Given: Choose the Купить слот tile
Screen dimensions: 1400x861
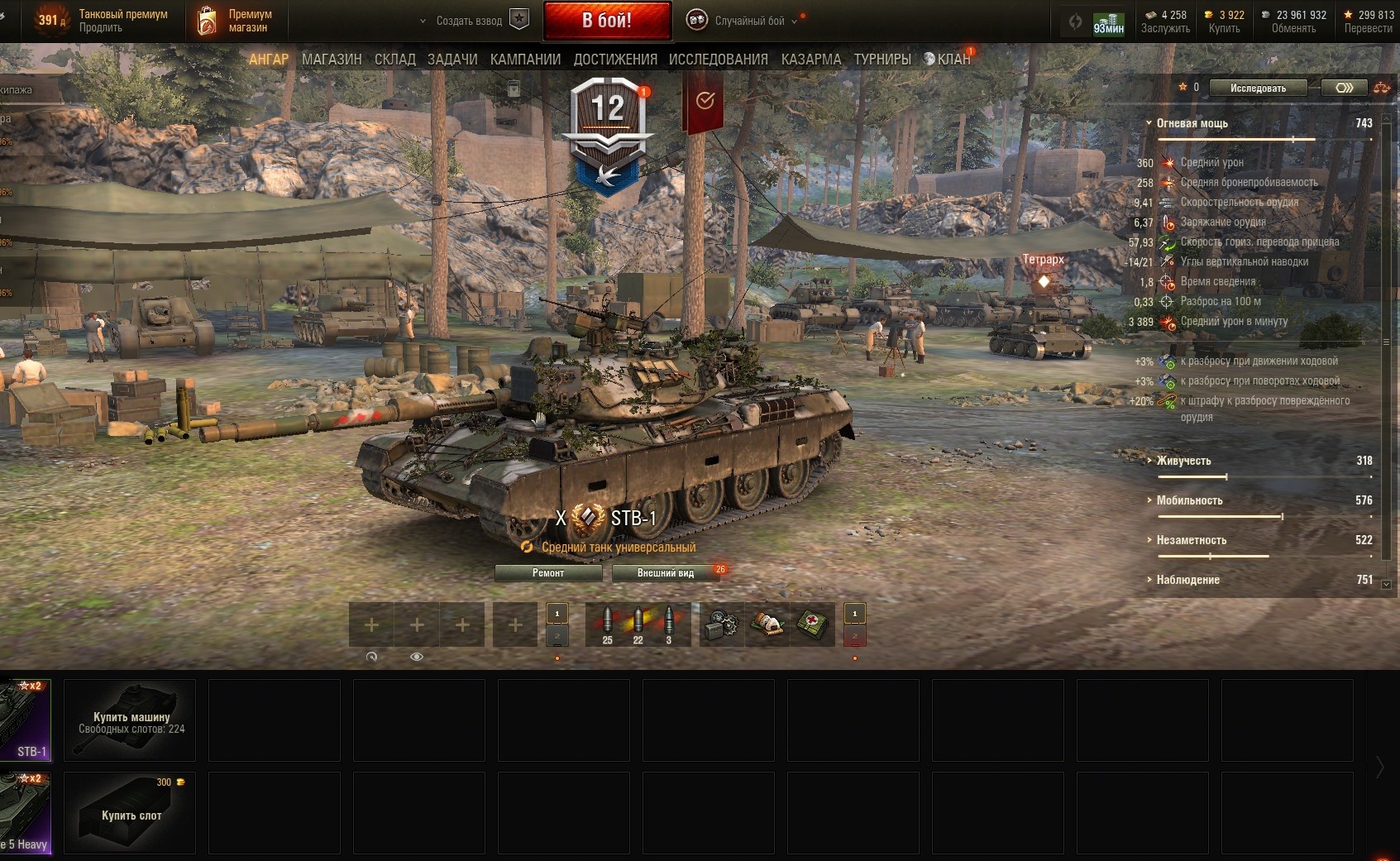Looking at the screenshot, I should click(130, 813).
